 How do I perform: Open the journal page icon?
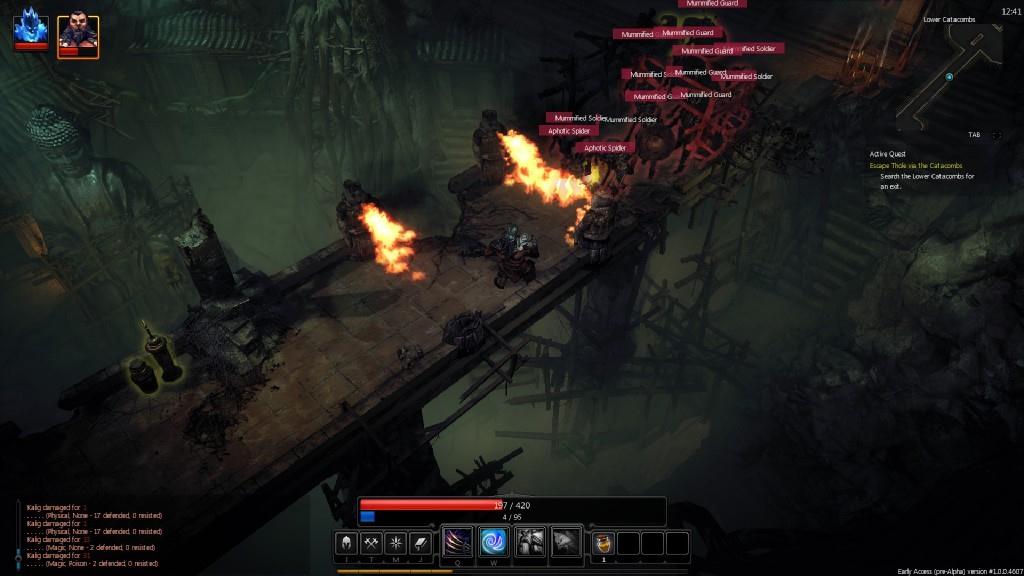(x=421, y=543)
